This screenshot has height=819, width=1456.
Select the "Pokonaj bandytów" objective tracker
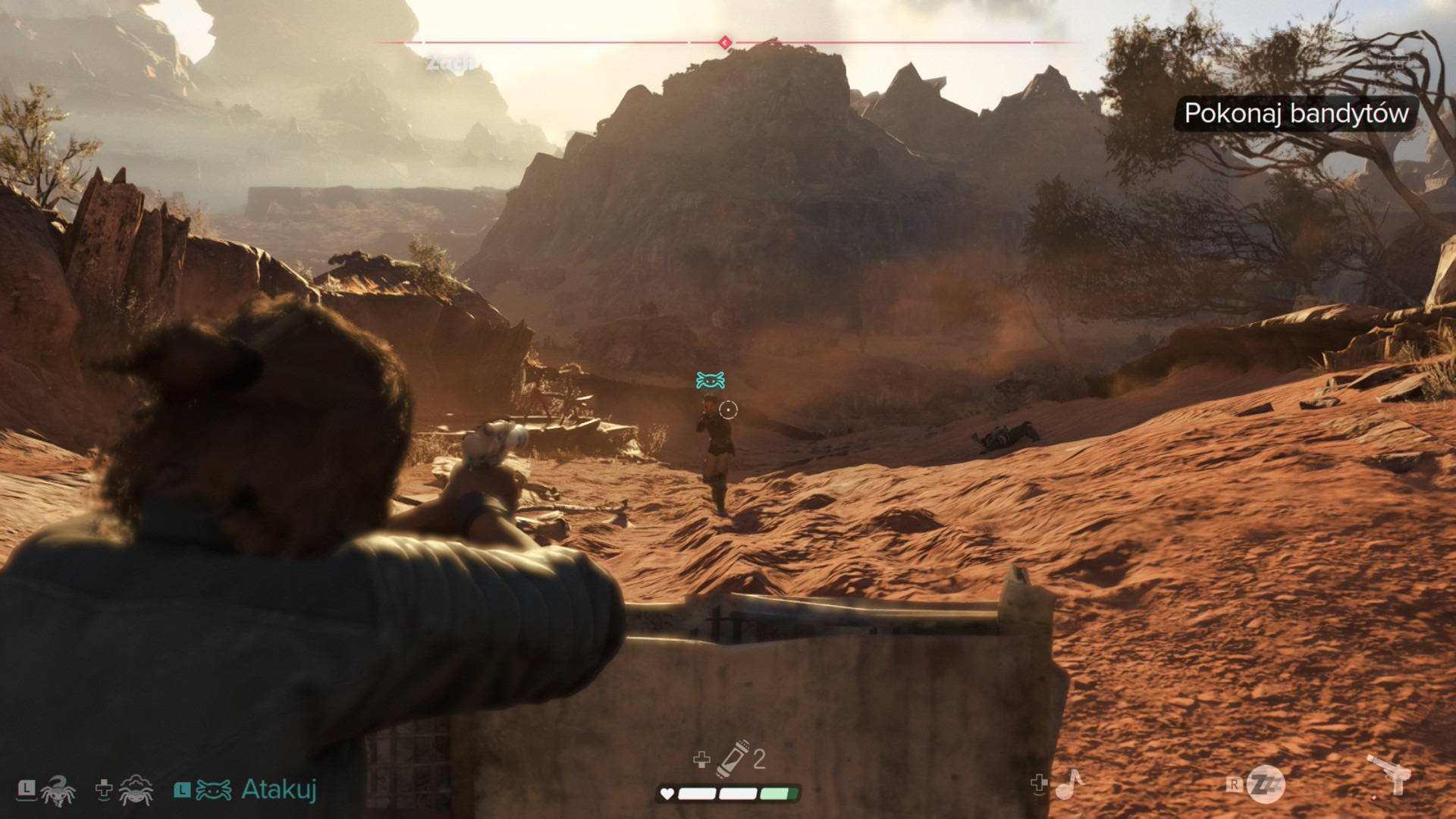coord(1295,114)
